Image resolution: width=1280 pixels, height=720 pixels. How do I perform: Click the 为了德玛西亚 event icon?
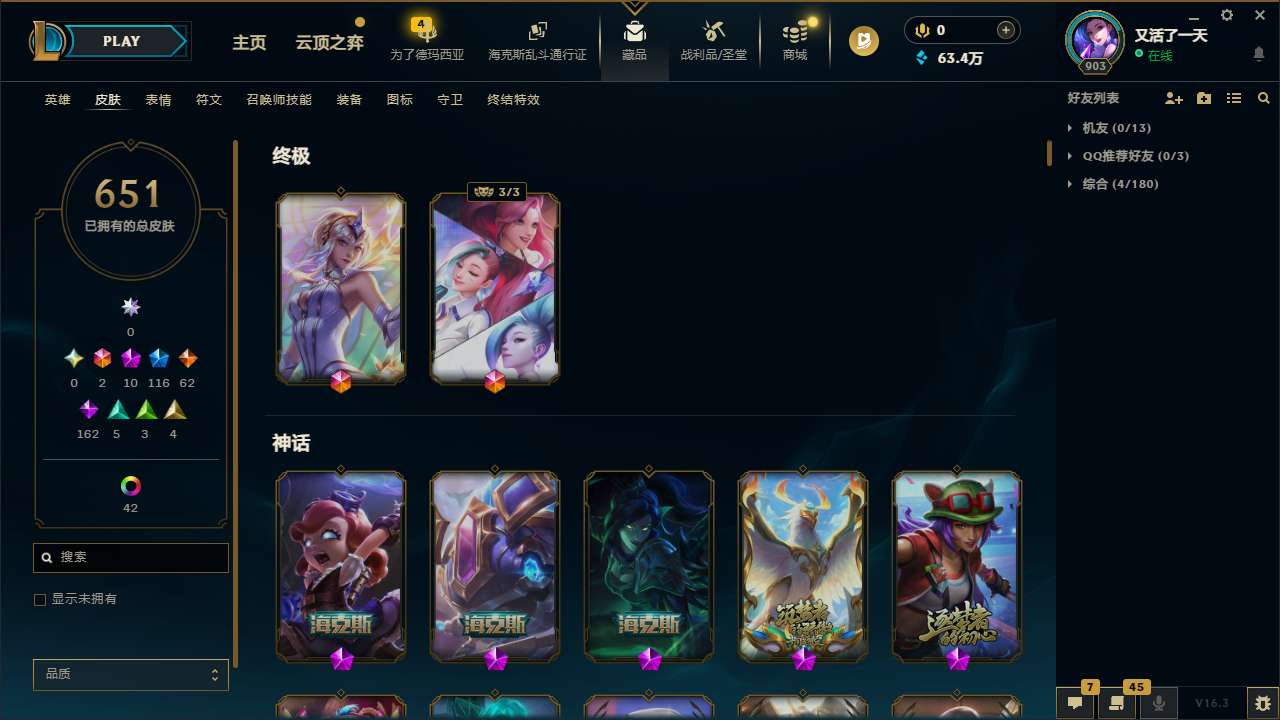tap(425, 40)
